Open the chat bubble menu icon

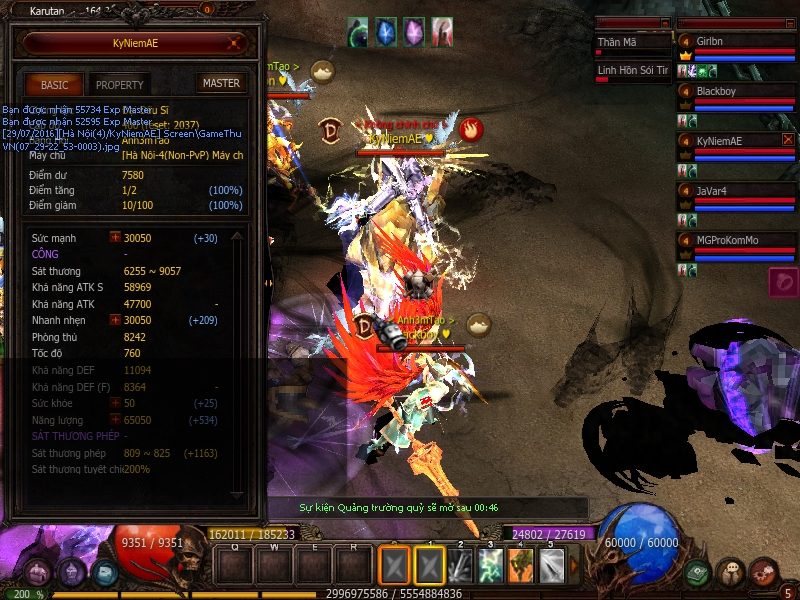pos(731,573)
